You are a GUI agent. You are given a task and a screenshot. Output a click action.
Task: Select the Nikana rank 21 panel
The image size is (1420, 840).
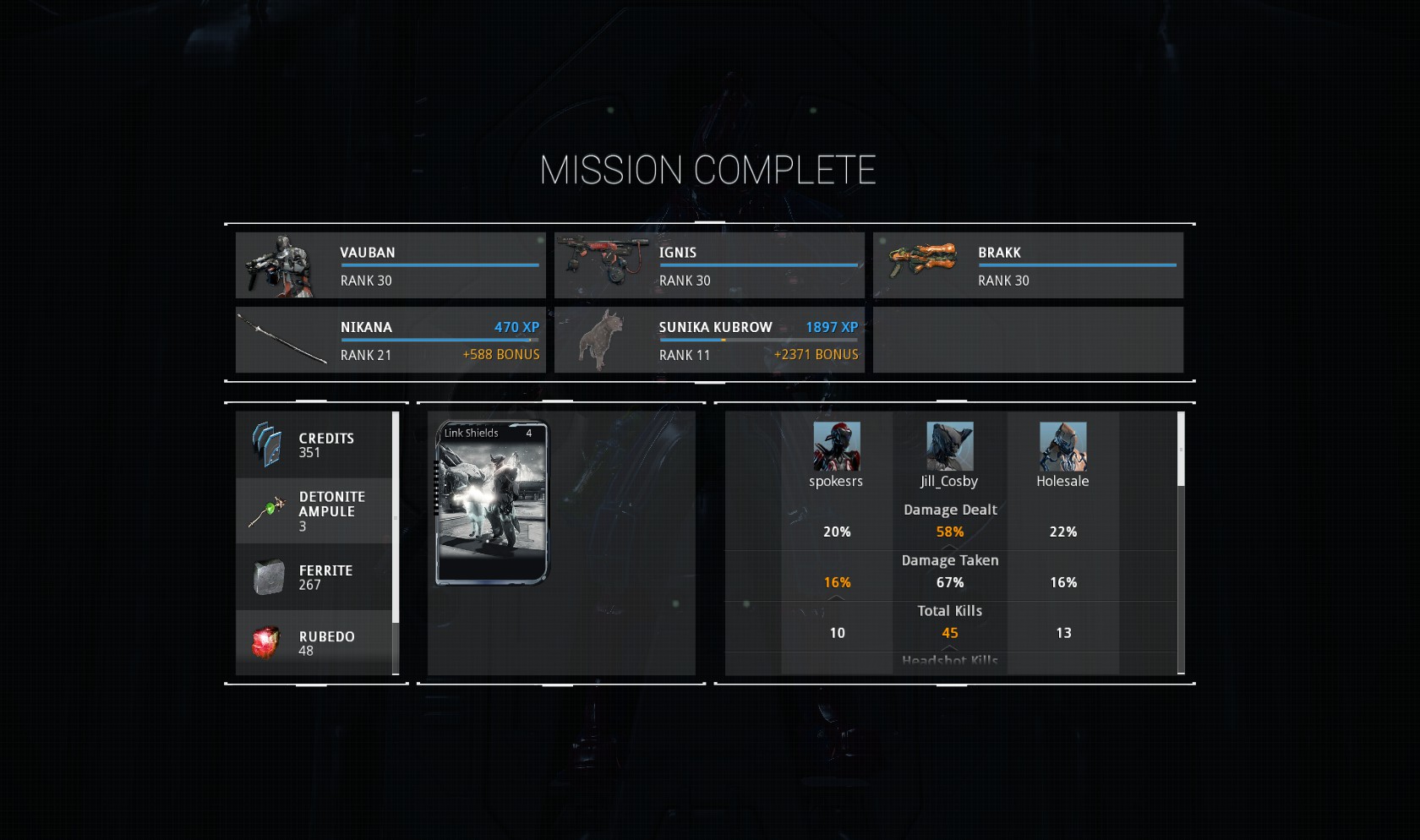click(390, 340)
